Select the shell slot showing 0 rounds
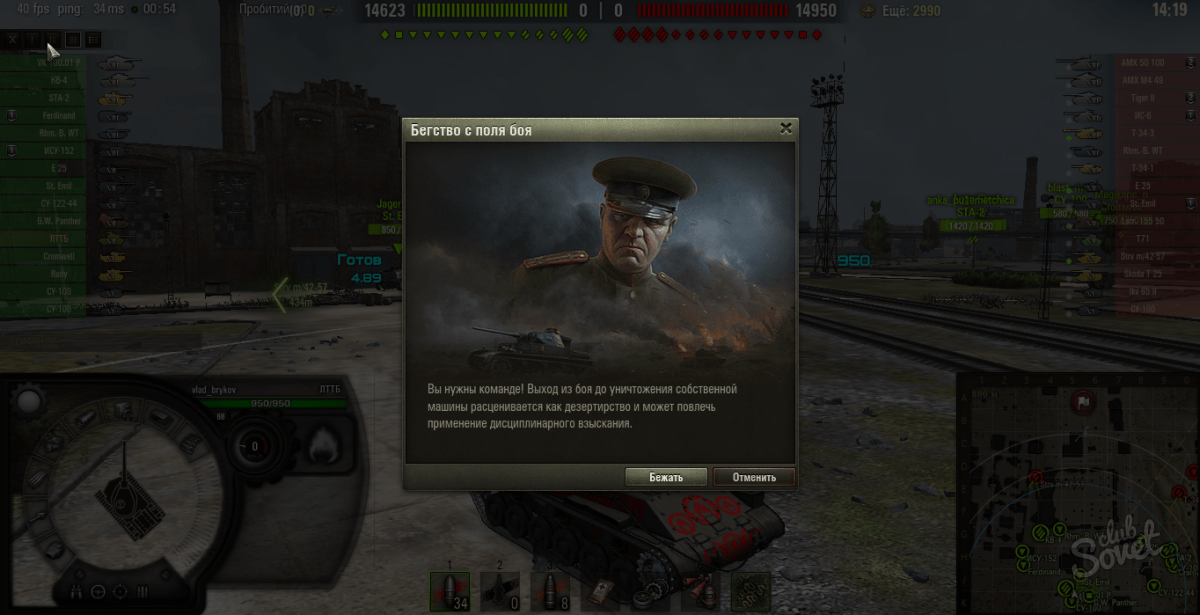 click(x=500, y=590)
